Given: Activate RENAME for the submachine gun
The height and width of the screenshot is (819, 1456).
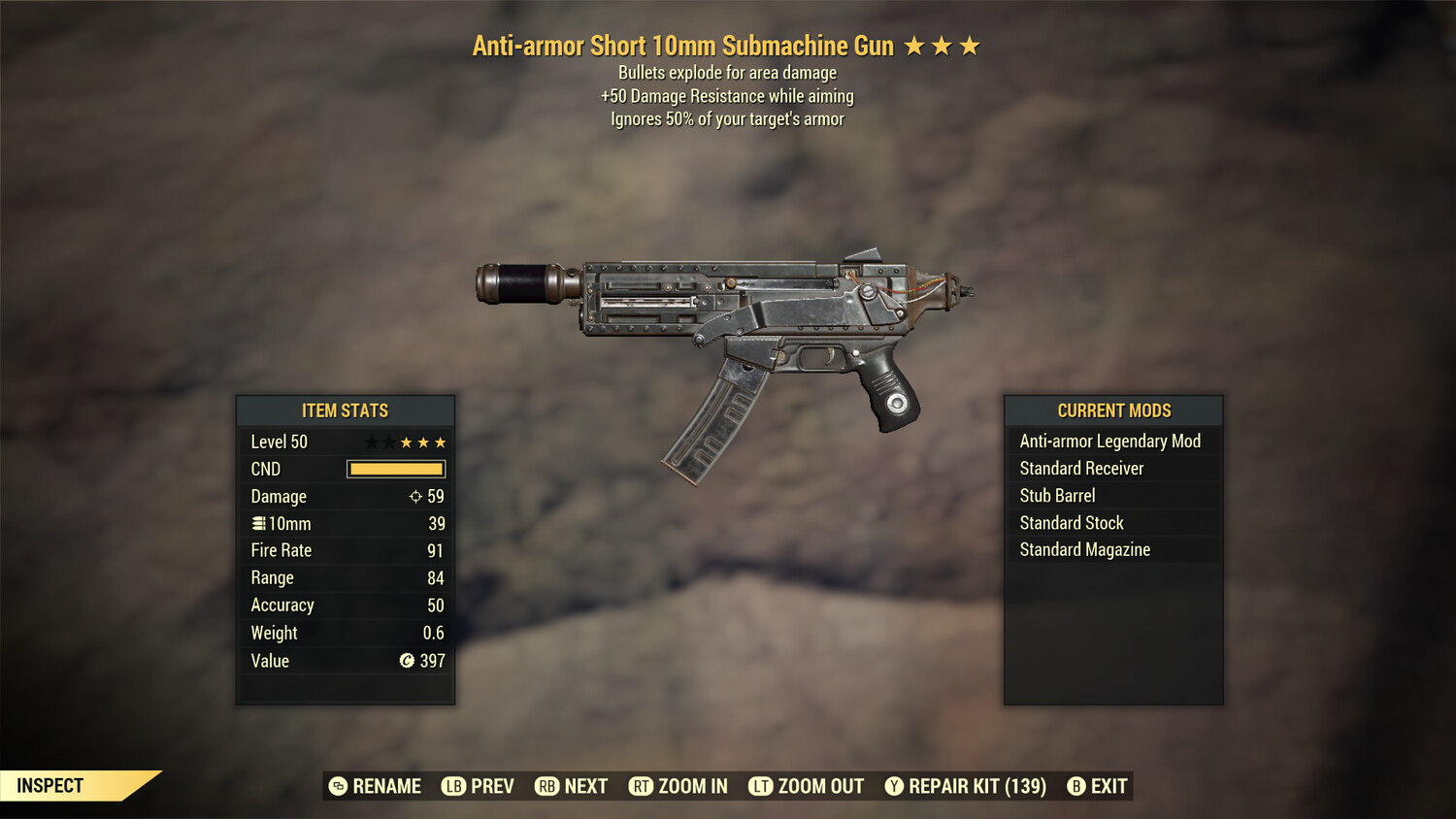Looking at the screenshot, I should coord(386,786).
